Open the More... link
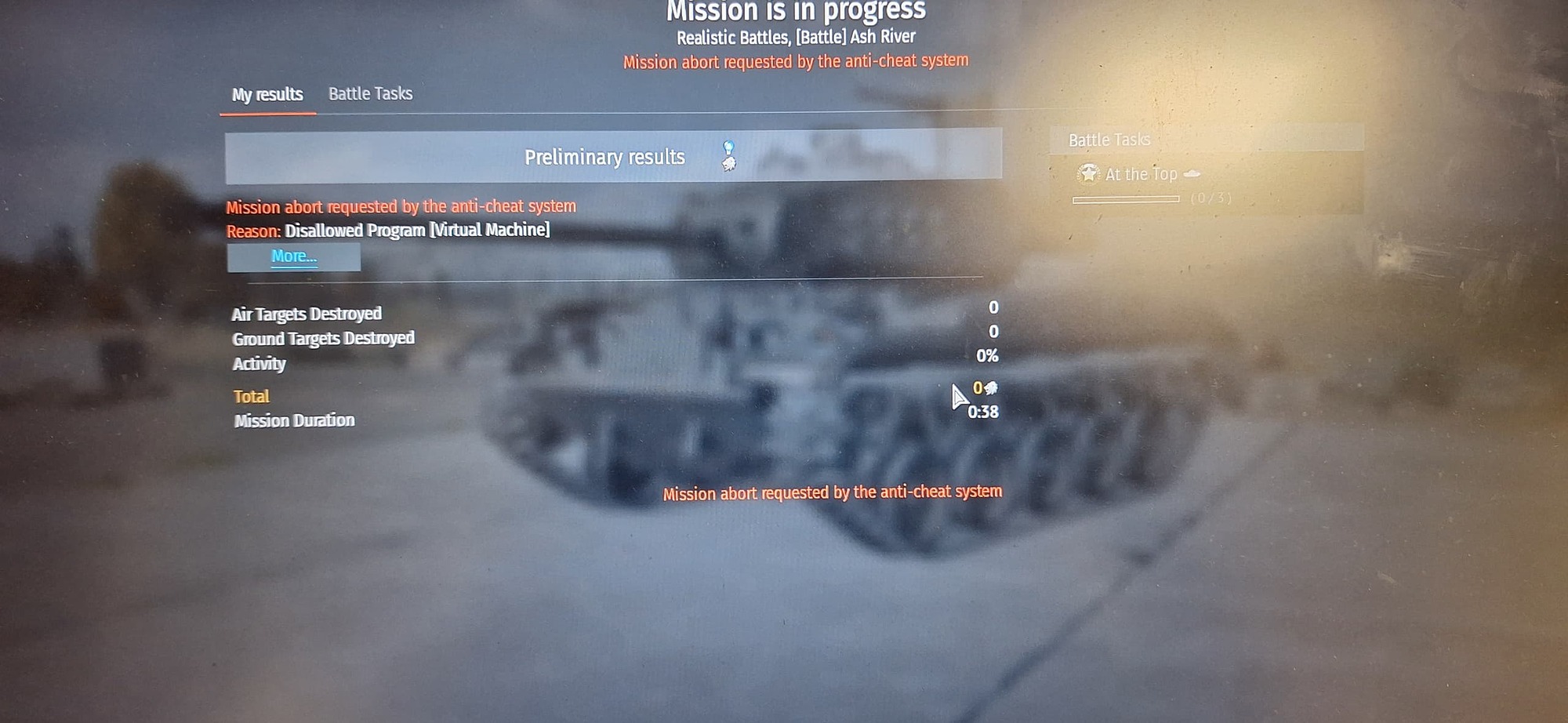Image resolution: width=1568 pixels, height=723 pixels. point(293,256)
